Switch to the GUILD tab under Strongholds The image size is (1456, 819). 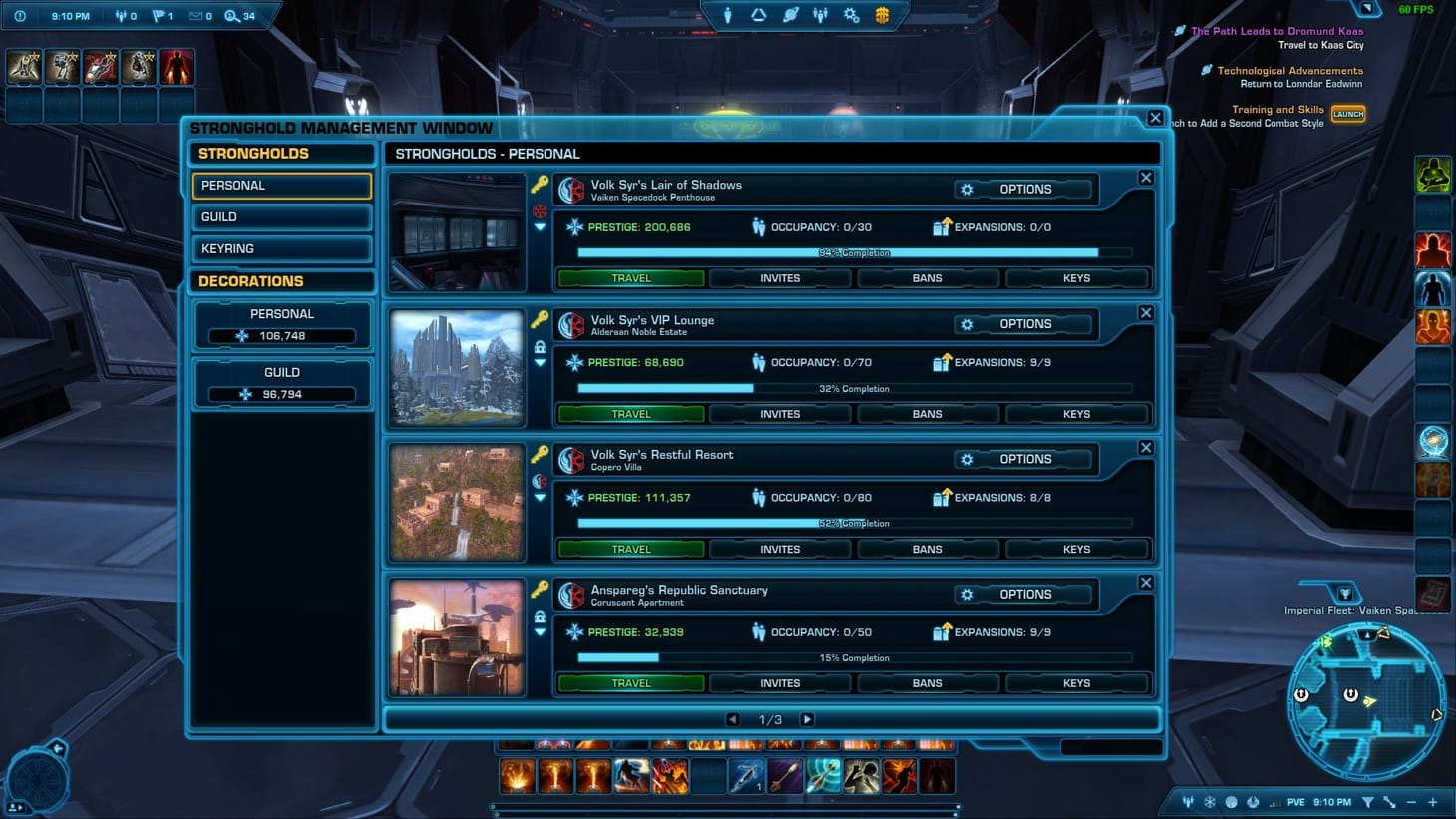tap(282, 216)
